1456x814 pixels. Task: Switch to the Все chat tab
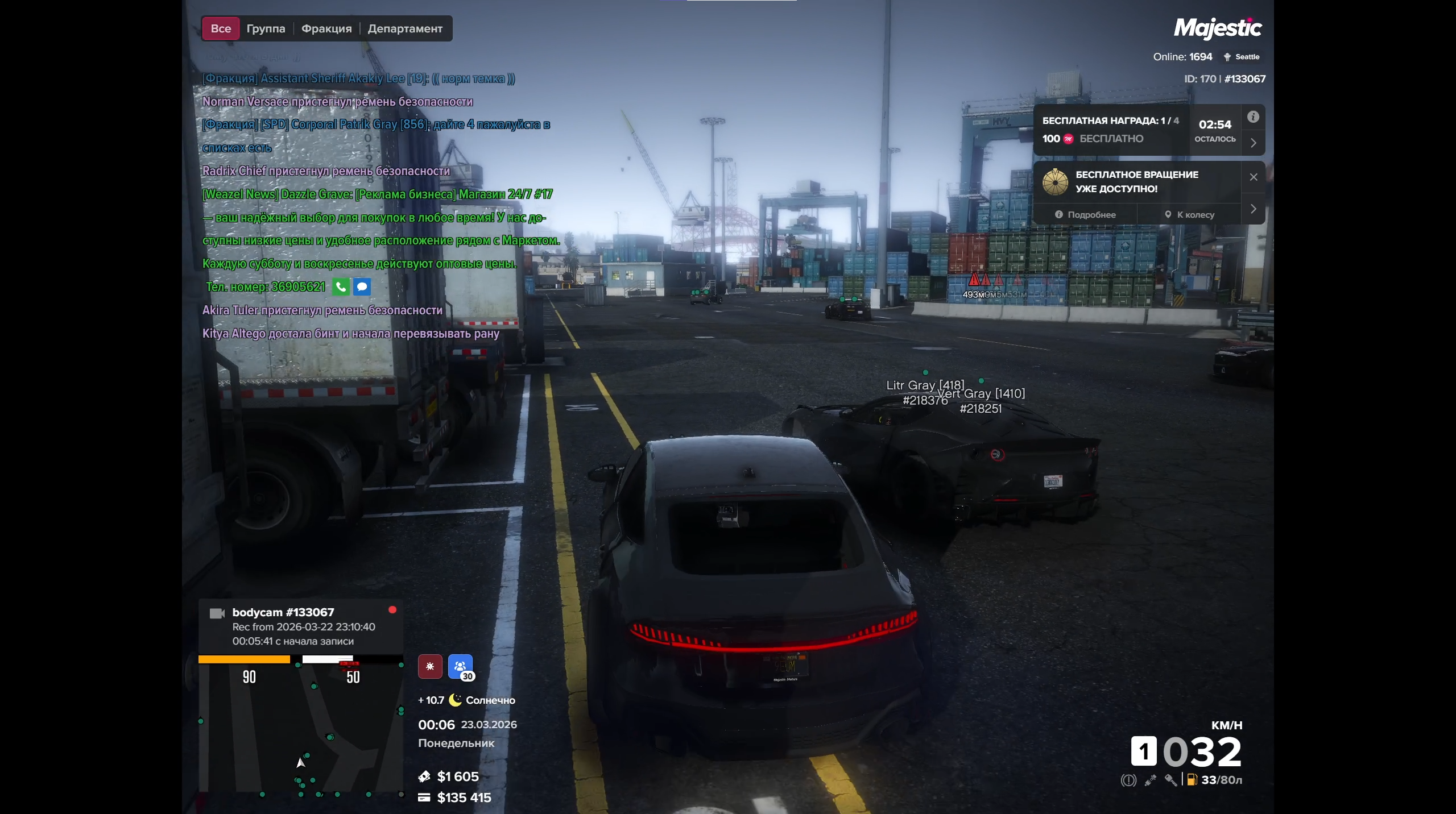point(221,28)
